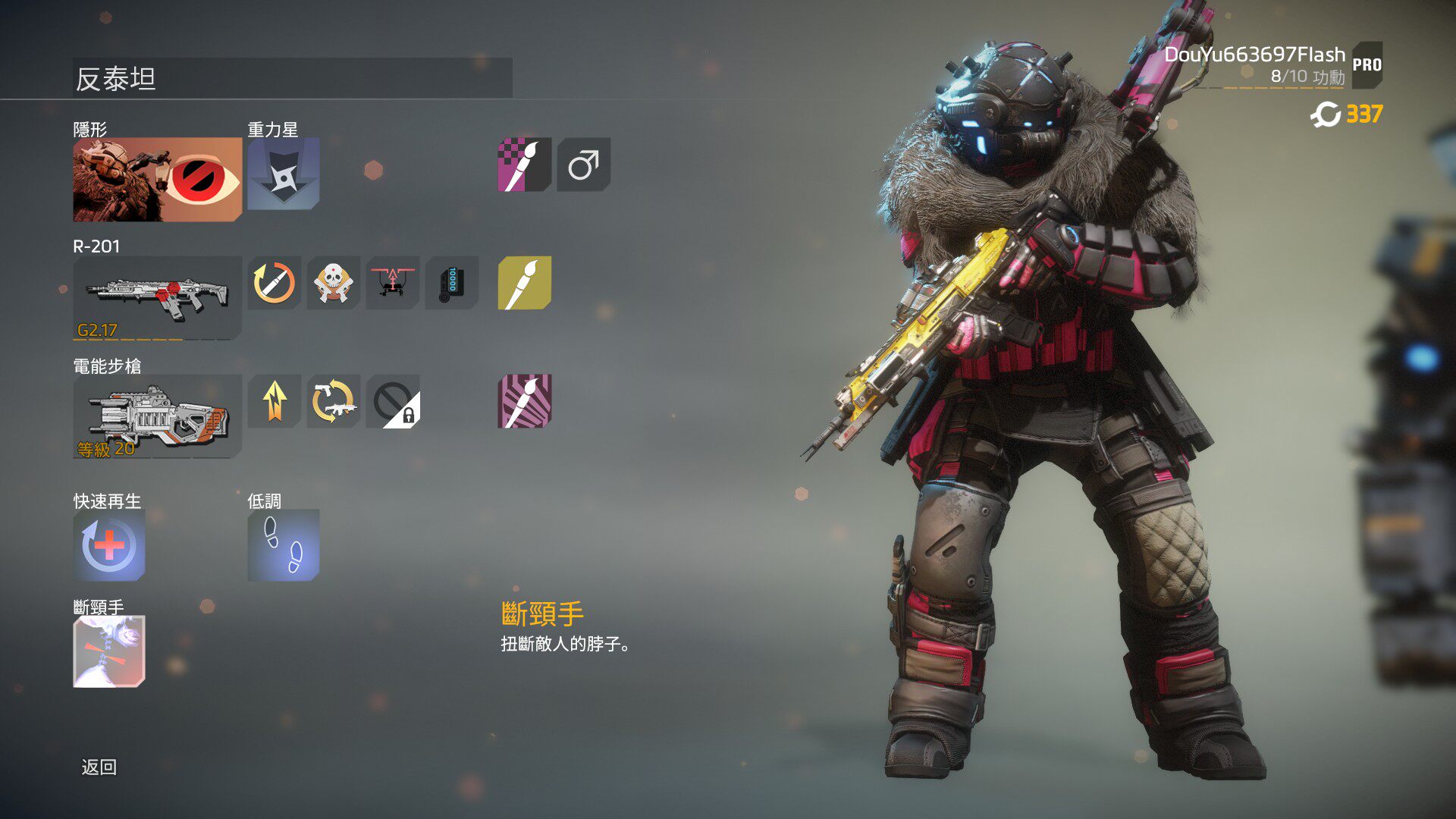The height and width of the screenshot is (819, 1456).
Task: Select the 斷頸手 execution slot
Action: (109, 651)
